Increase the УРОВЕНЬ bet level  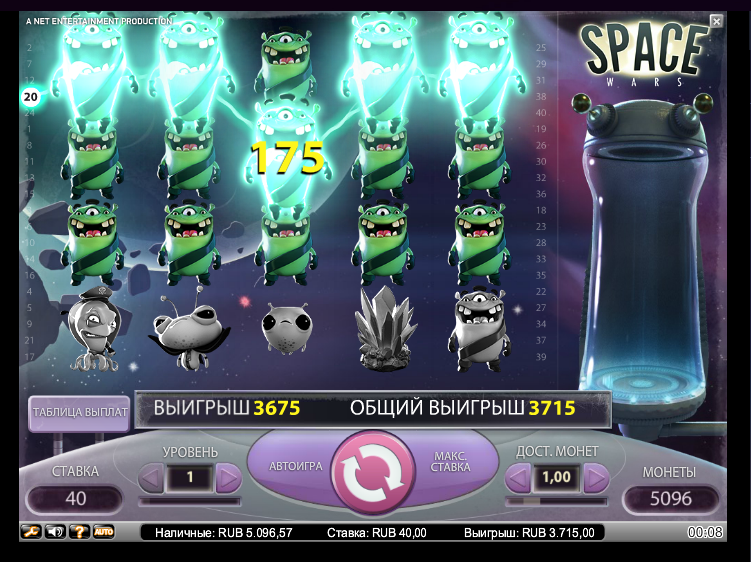[228, 478]
